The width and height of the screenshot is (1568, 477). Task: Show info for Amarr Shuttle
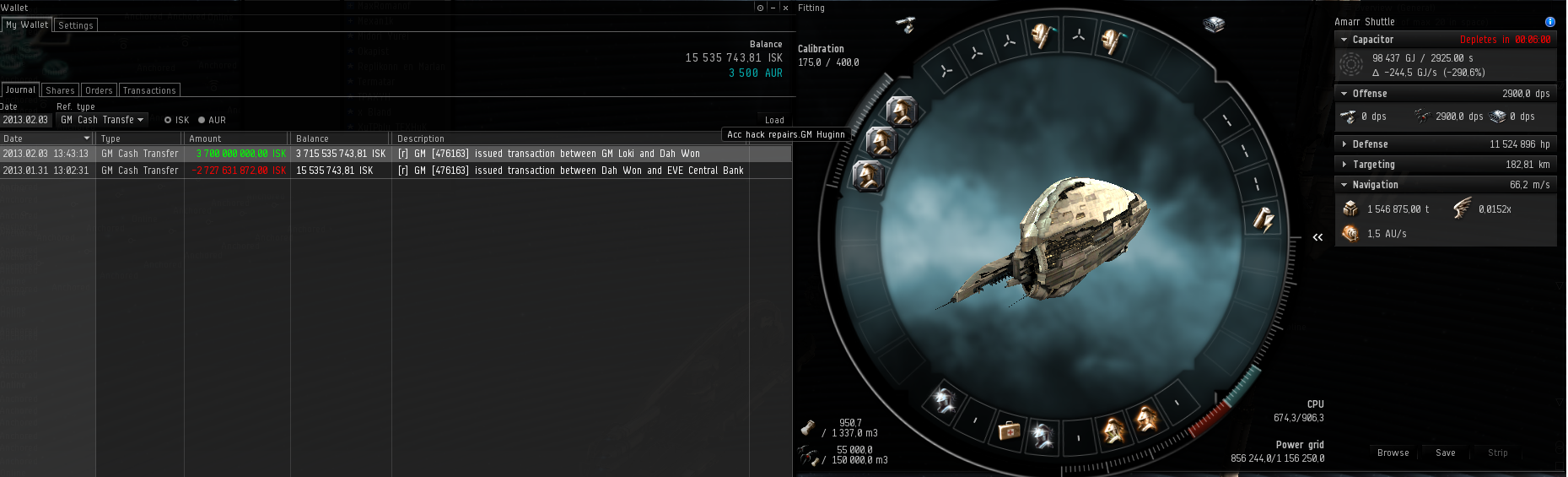point(1549,22)
